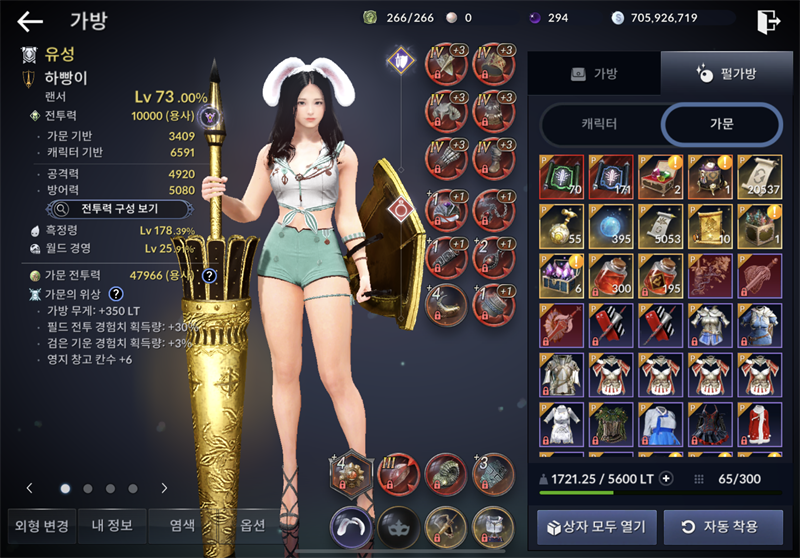This screenshot has height=558, width=800.
Task: Show help for 가문 전투력
Action: tap(209, 276)
